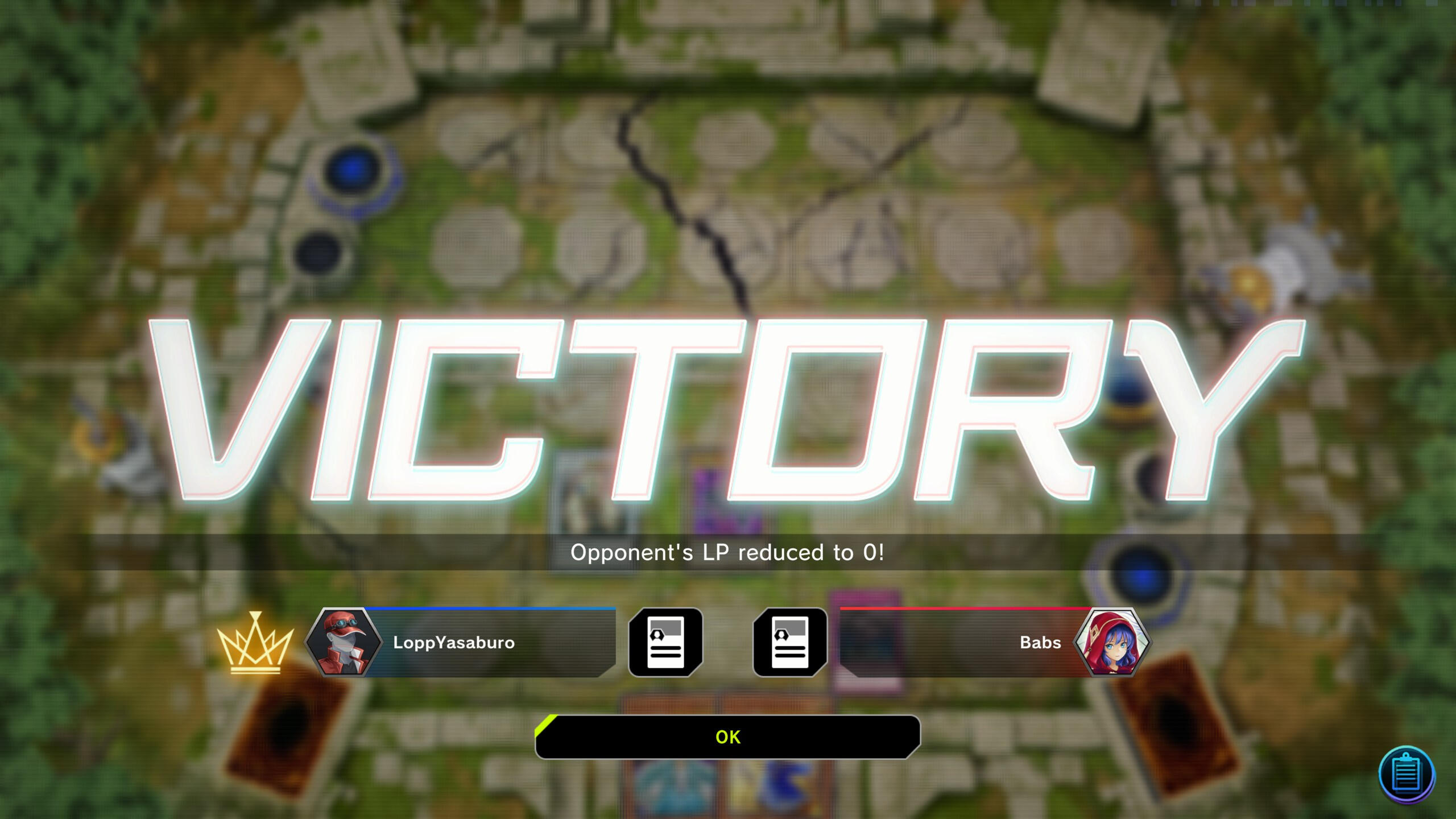View LoppYasaburo's deck list icon
The height and width of the screenshot is (819, 1456).
[665, 642]
